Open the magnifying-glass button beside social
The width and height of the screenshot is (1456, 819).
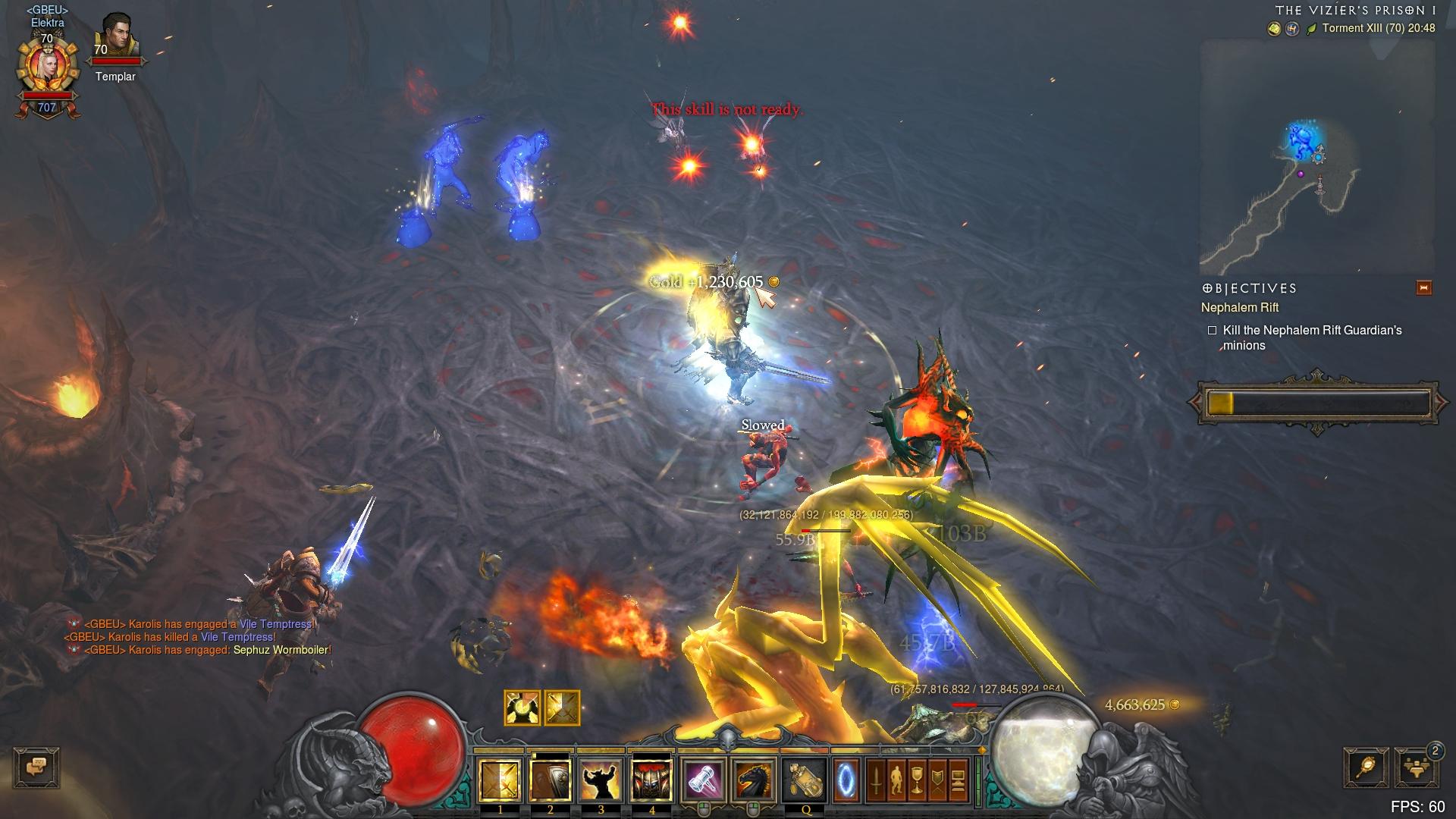1366,767
